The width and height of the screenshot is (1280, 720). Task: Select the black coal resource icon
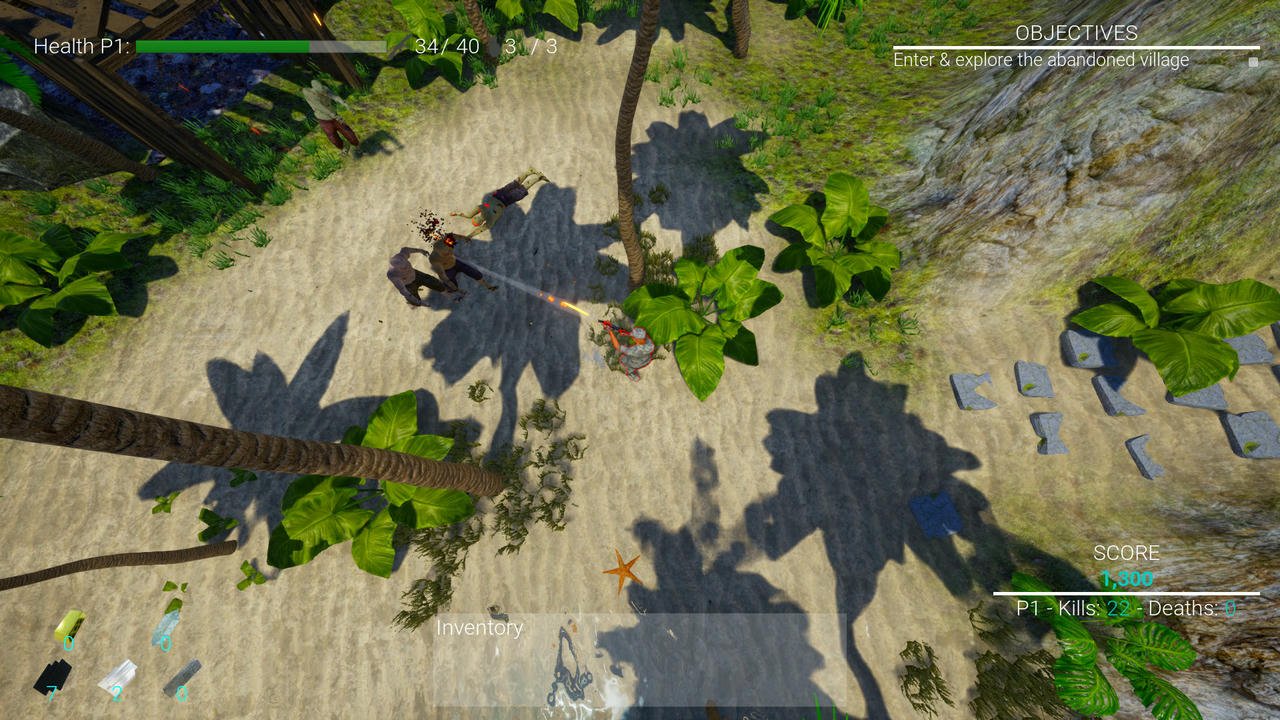point(52,677)
